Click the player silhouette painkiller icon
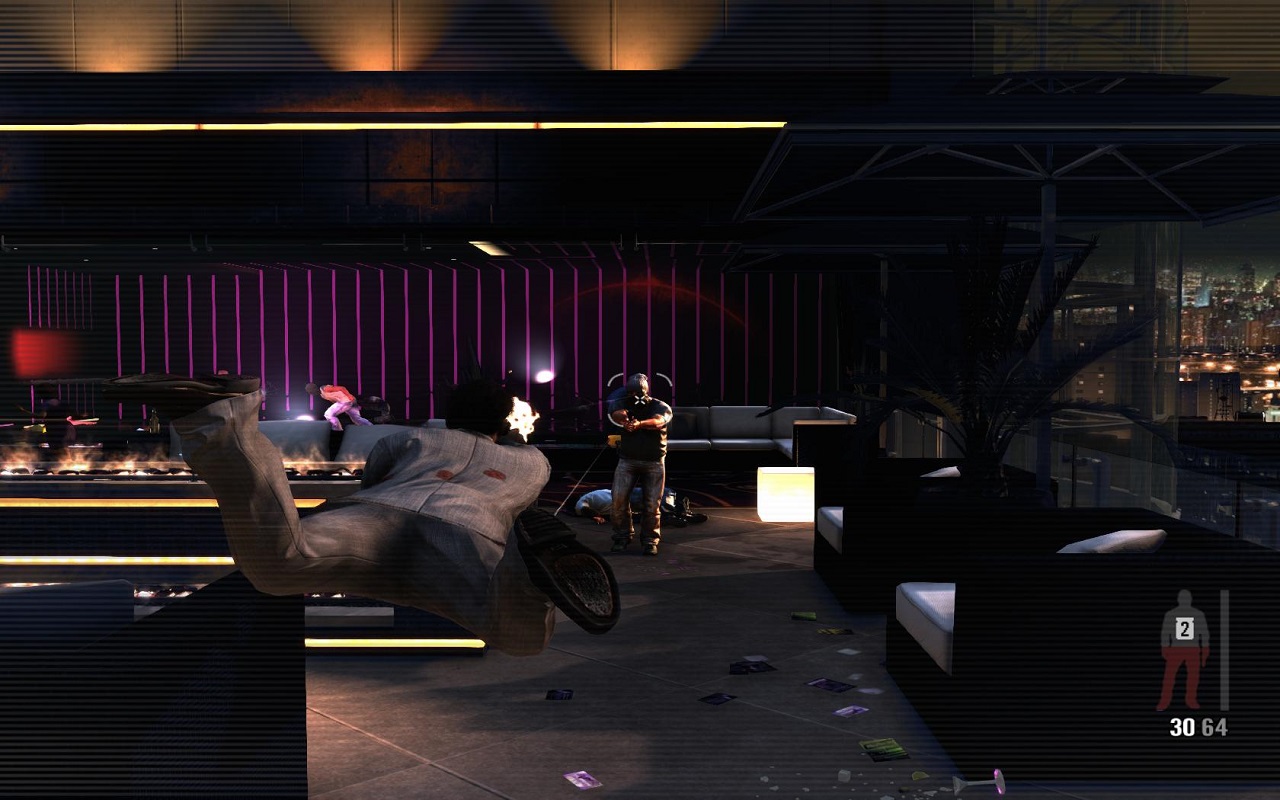The height and width of the screenshot is (800, 1280). tap(1184, 648)
